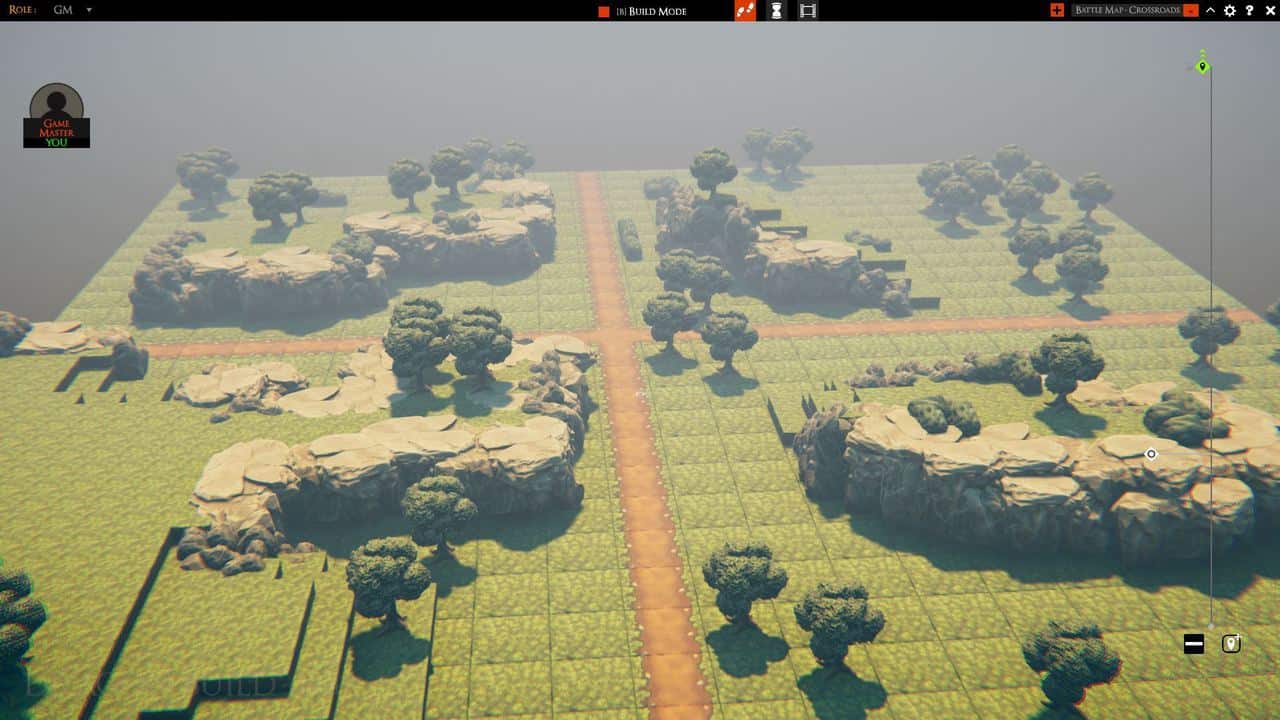Open the Battle Map - Crossroads board dropdown
This screenshot has width=1280, height=720.
[1190, 11]
